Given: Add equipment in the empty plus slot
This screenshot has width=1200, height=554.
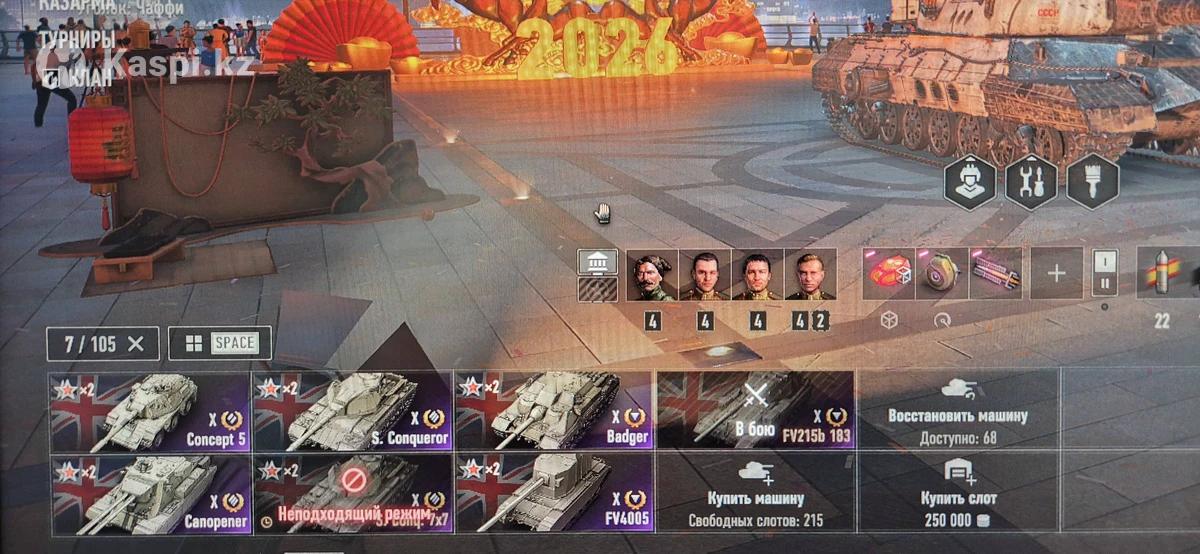Looking at the screenshot, I should (x=1056, y=273).
